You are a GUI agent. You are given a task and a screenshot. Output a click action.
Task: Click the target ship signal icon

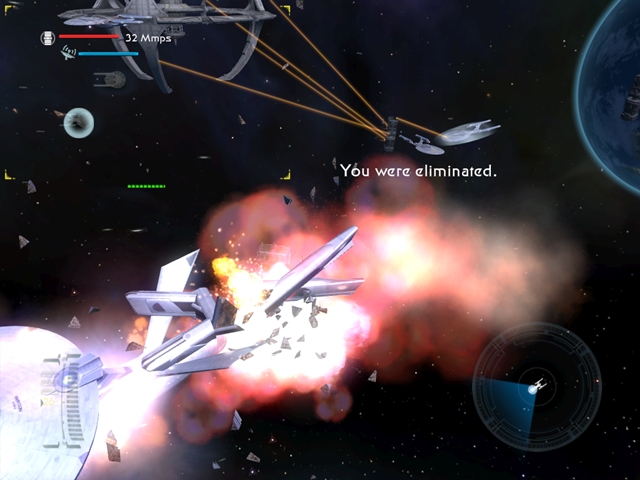point(68,51)
